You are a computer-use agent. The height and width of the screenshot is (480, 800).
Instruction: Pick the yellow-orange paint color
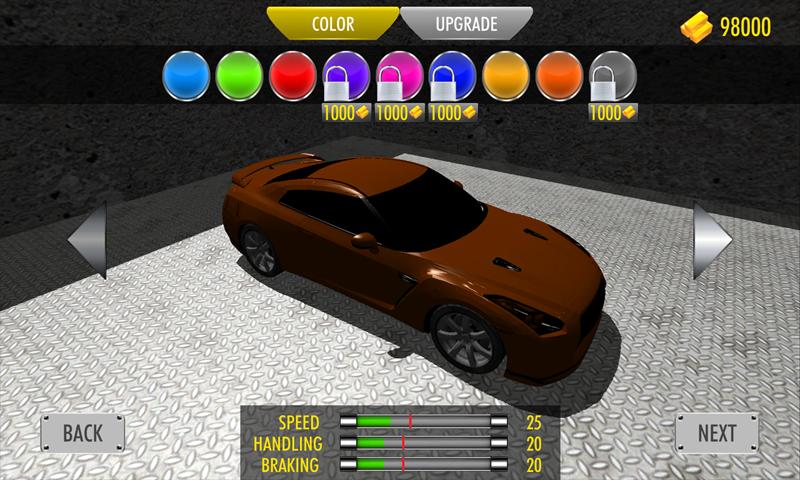point(508,75)
